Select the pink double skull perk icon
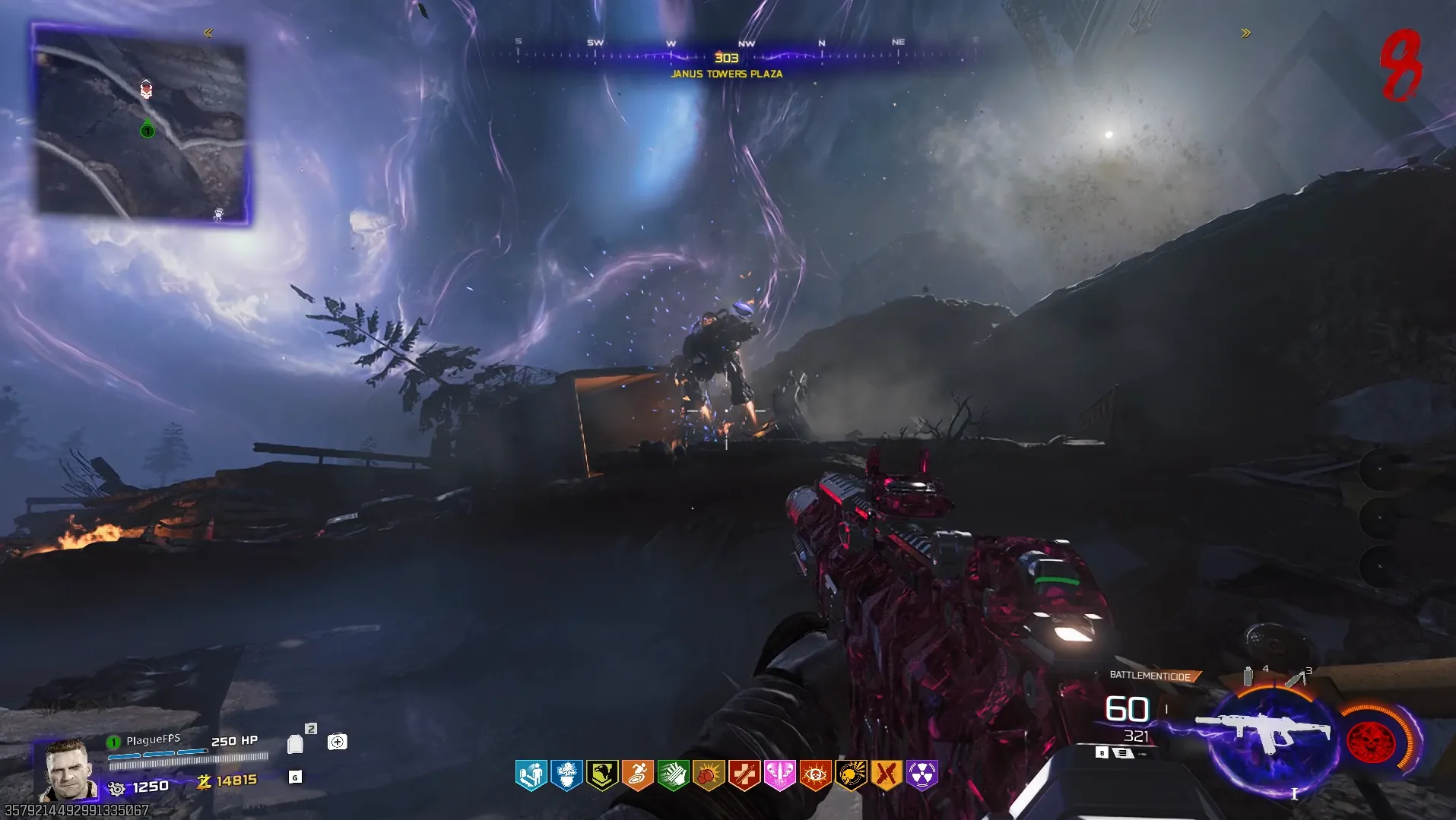The width and height of the screenshot is (1456, 820). (779, 775)
